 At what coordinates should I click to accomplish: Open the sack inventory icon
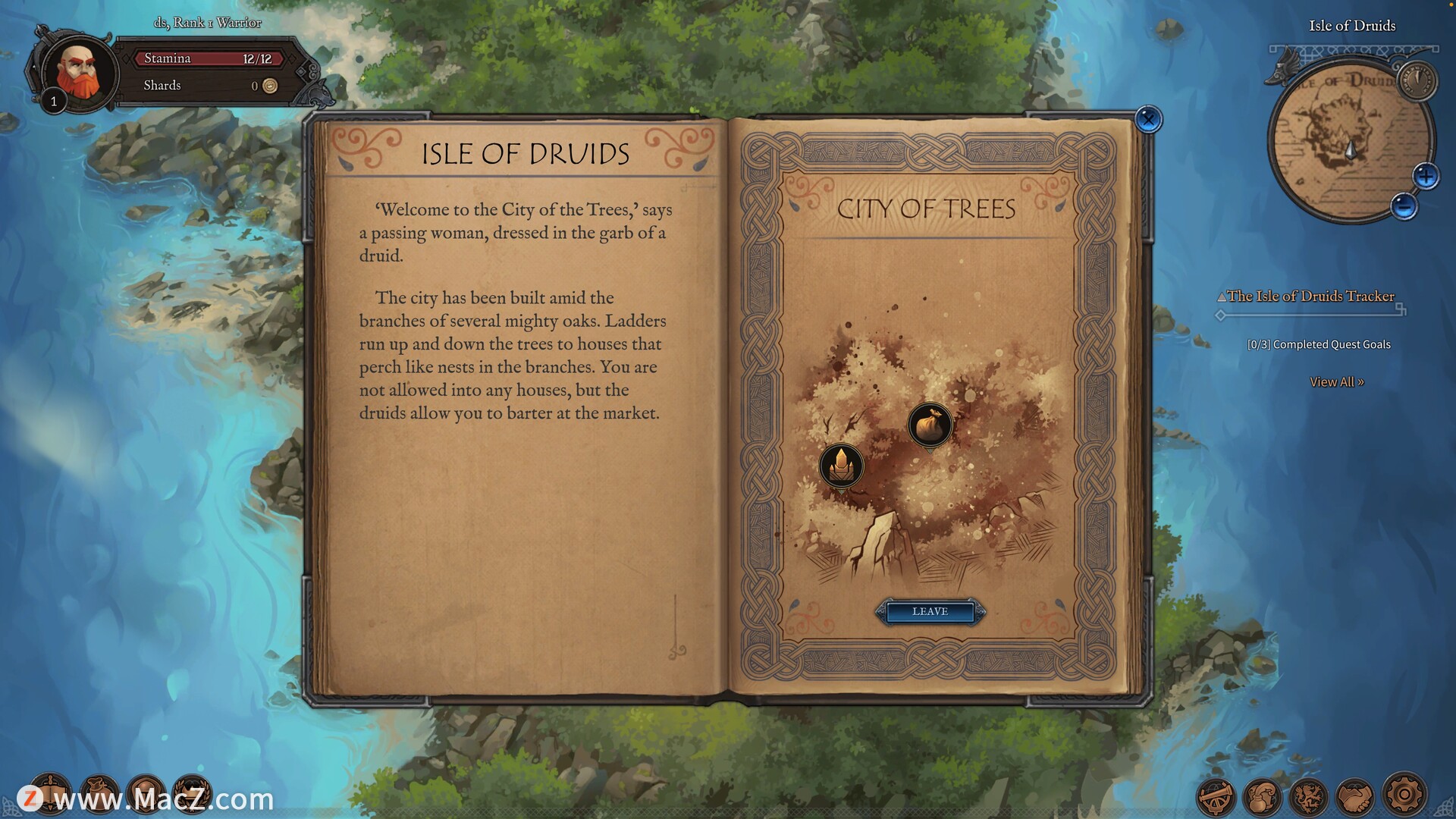coord(99,792)
